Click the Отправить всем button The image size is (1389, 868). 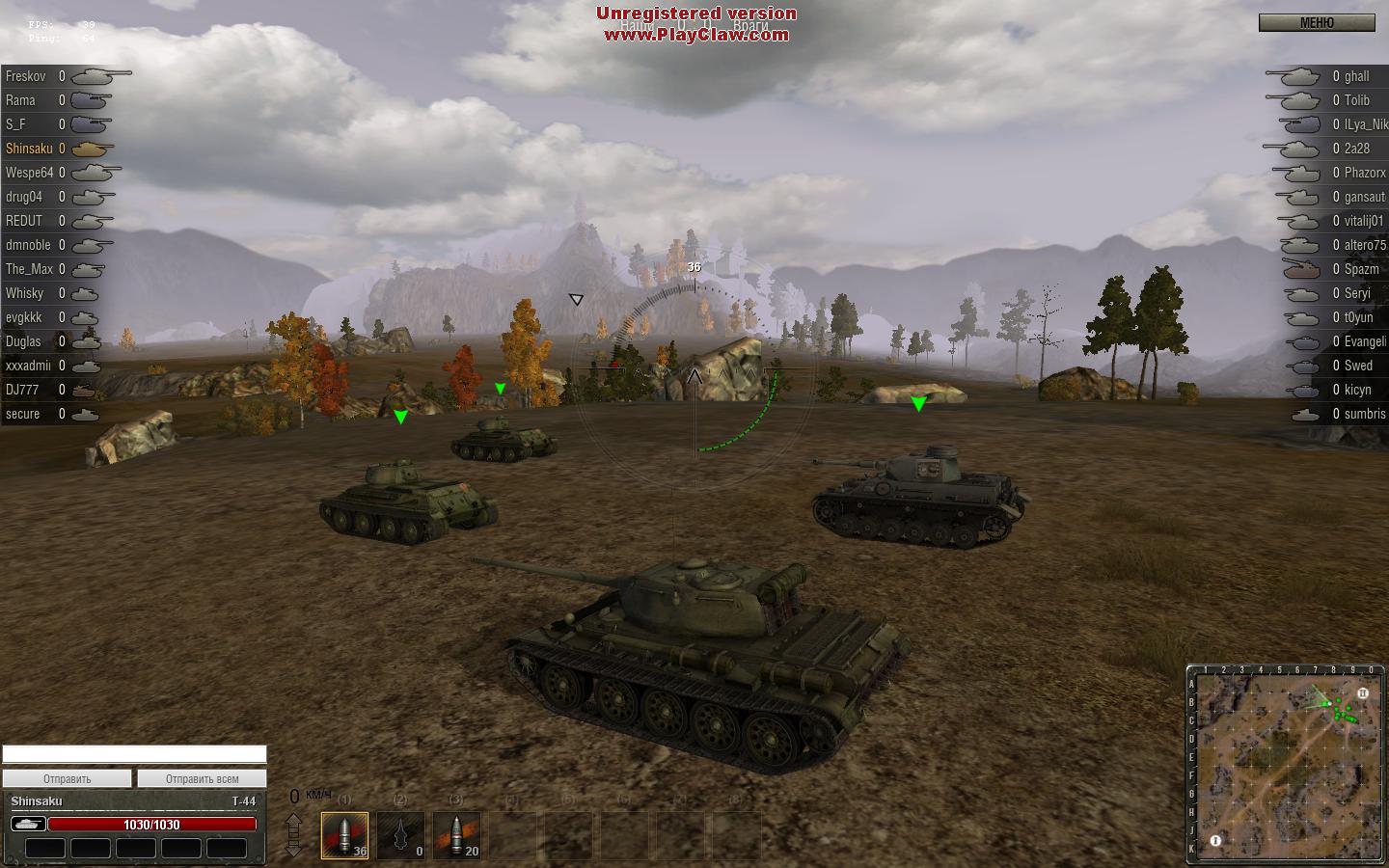pos(202,778)
